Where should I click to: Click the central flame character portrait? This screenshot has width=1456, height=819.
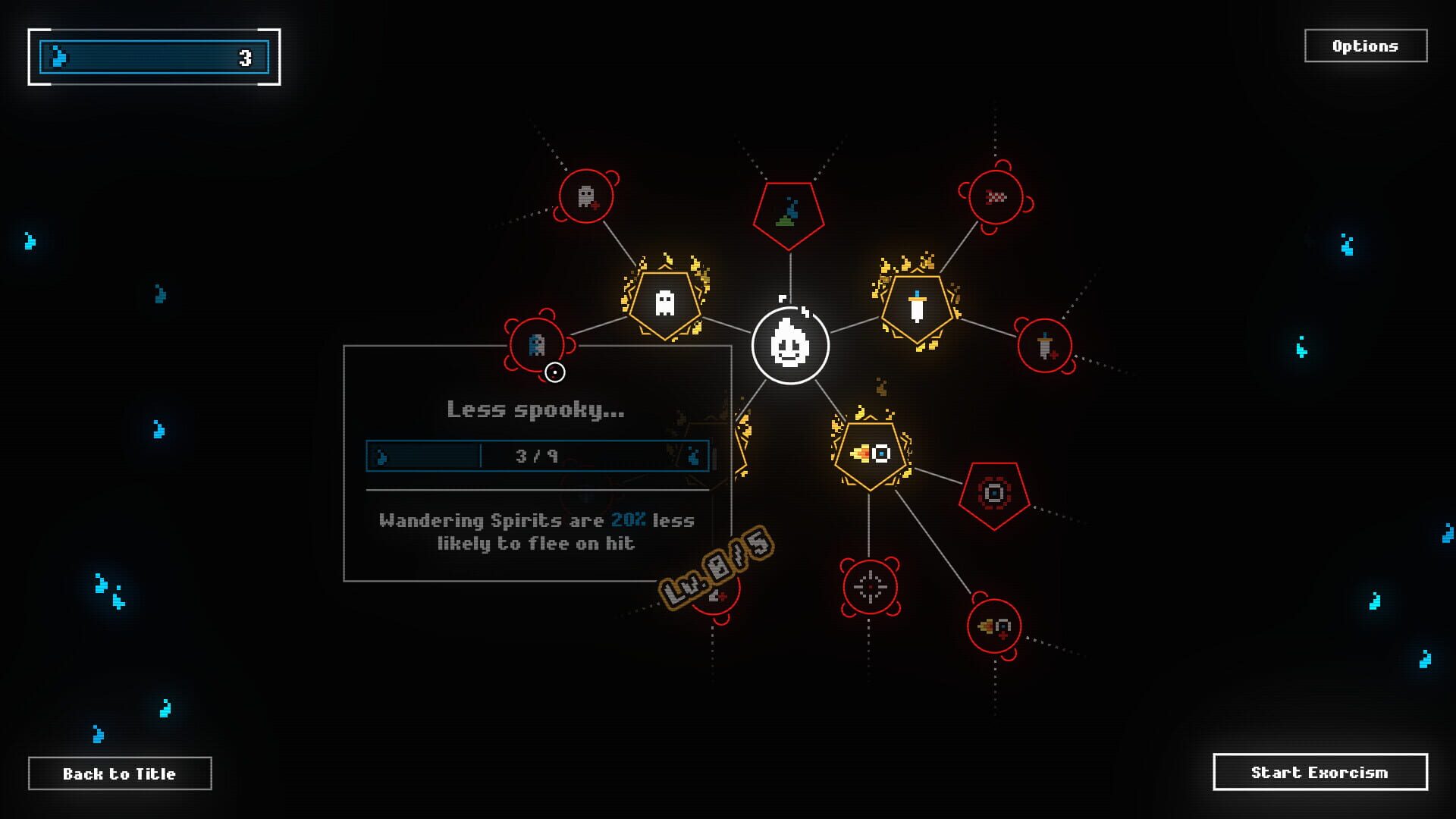[791, 345]
